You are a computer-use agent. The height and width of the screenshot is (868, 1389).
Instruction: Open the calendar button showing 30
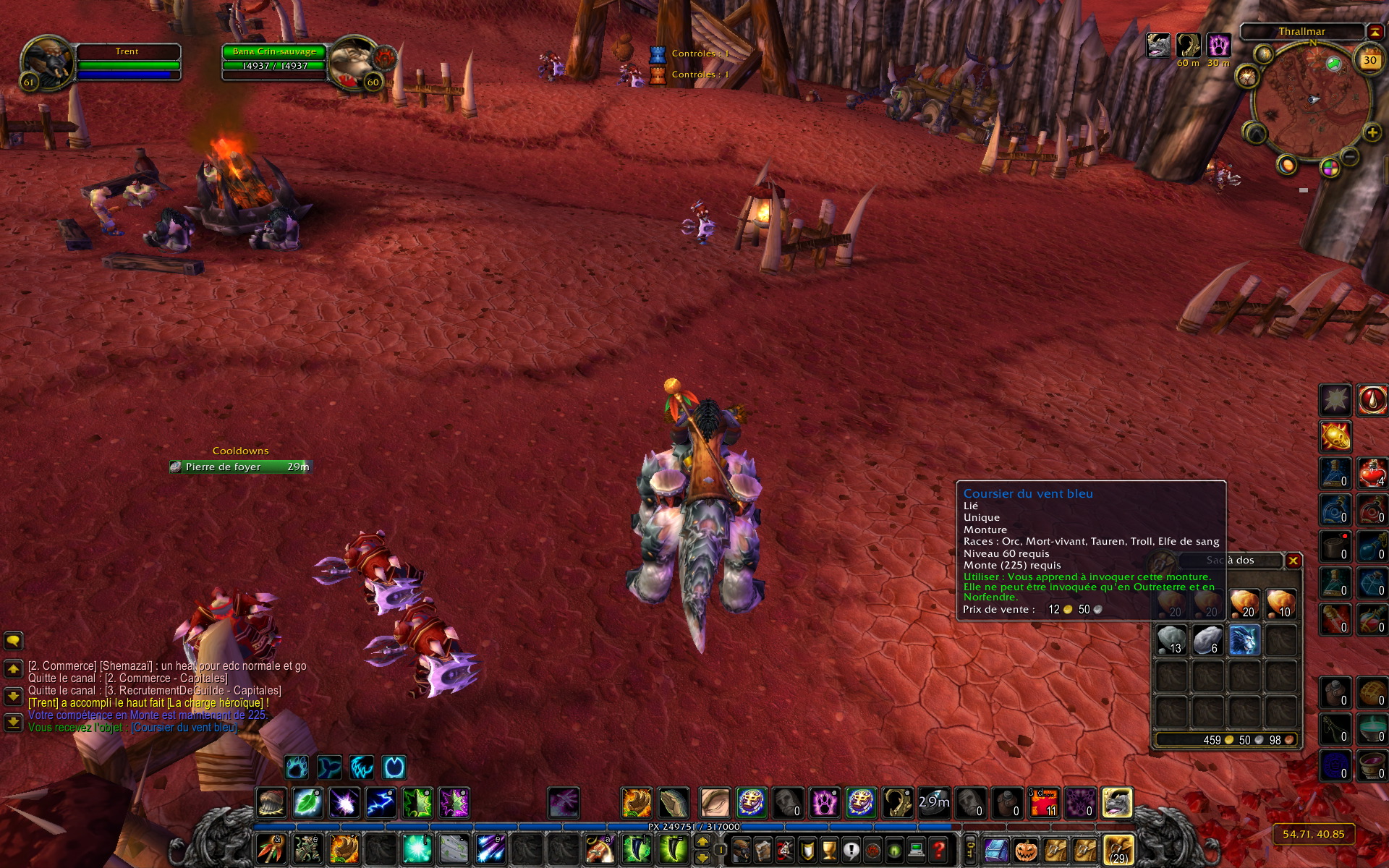1369,61
